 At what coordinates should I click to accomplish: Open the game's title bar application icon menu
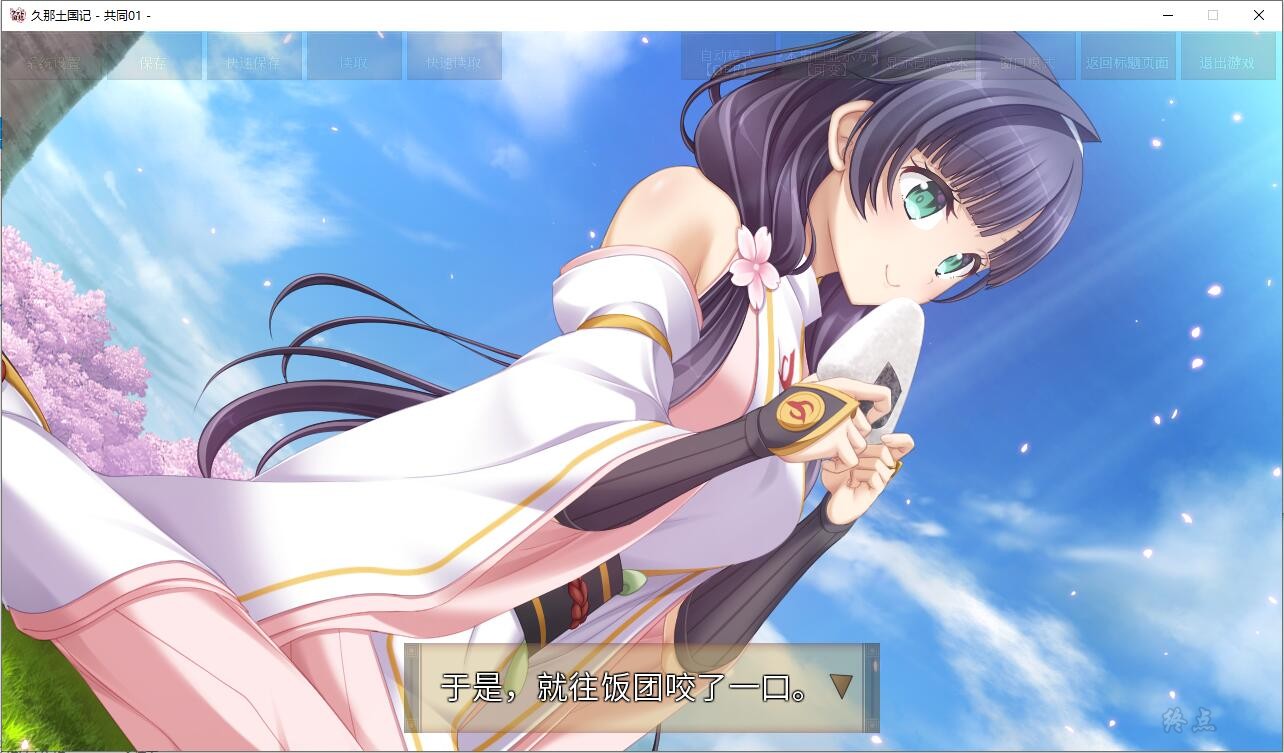coord(14,15)
